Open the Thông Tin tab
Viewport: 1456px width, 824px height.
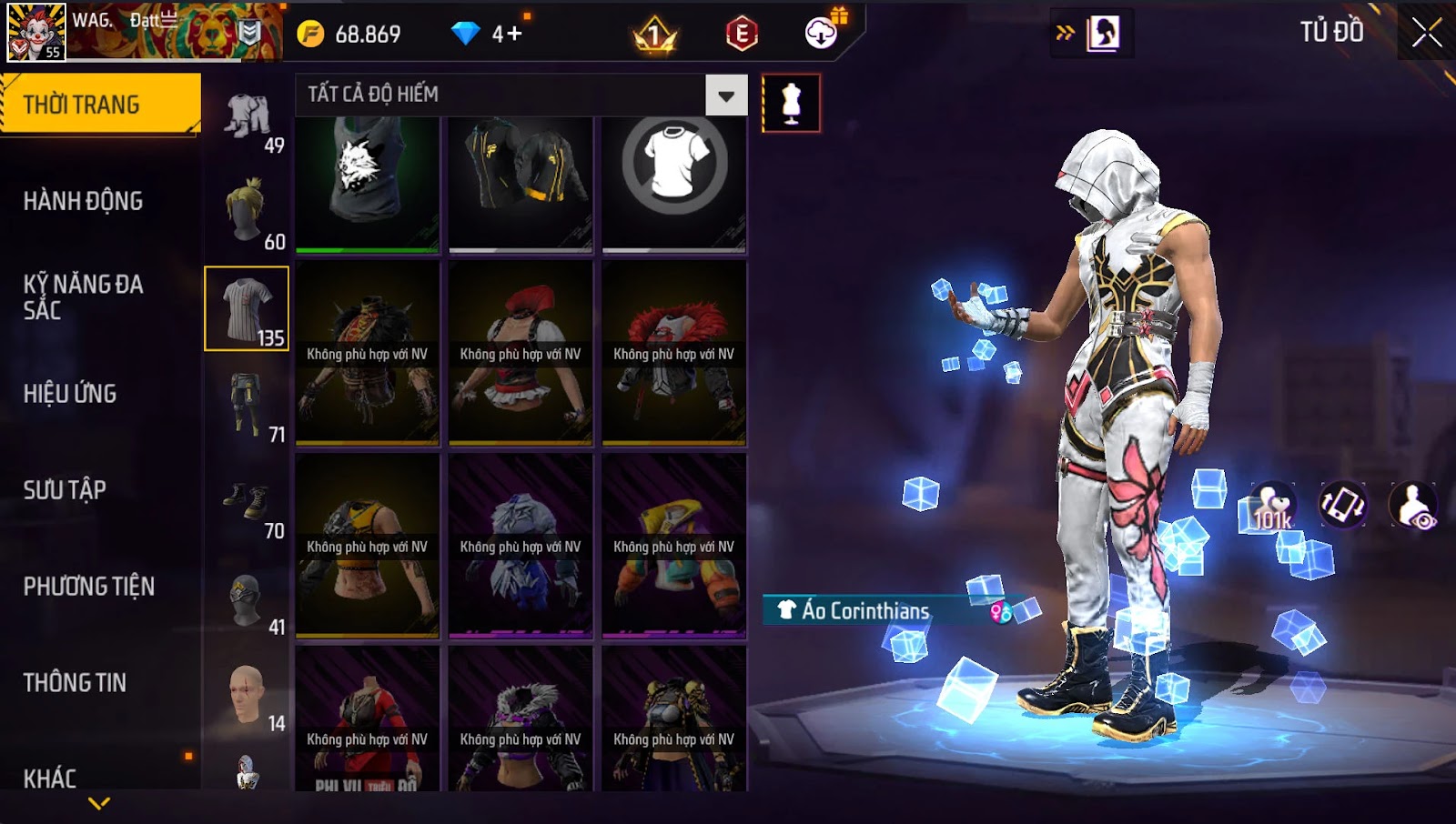pos(75,683)
